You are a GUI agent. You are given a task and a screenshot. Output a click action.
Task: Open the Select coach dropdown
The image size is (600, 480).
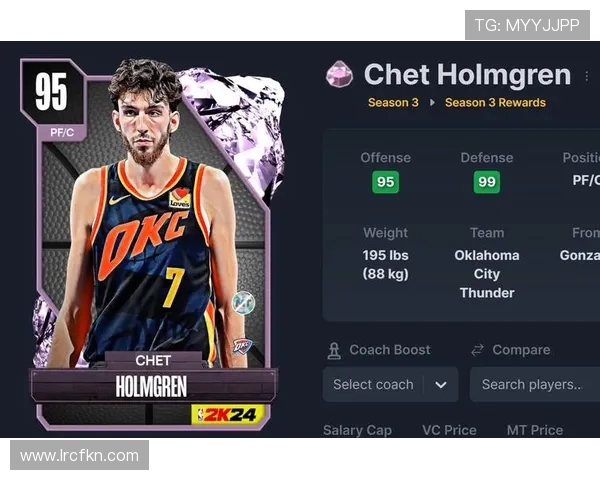point(390,384)
